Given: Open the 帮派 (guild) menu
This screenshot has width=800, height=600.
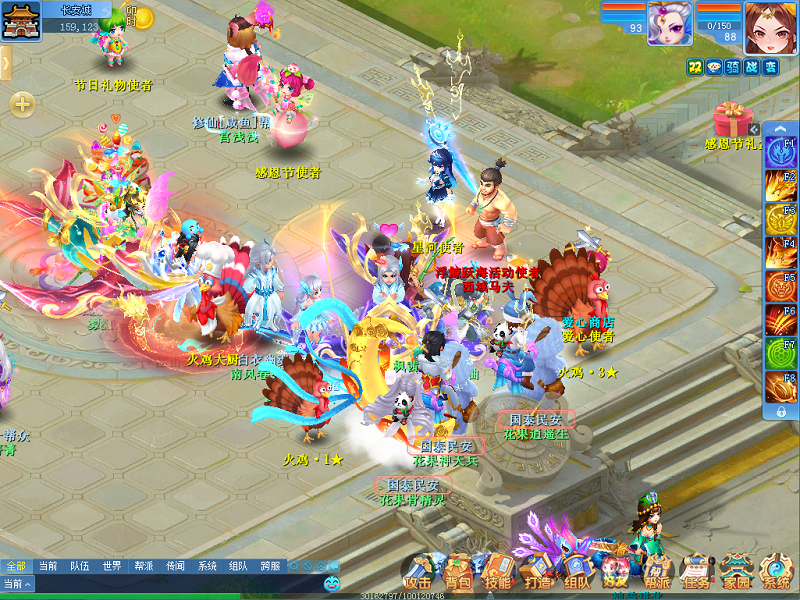Looking at the screenshot, I should (657, 574).
